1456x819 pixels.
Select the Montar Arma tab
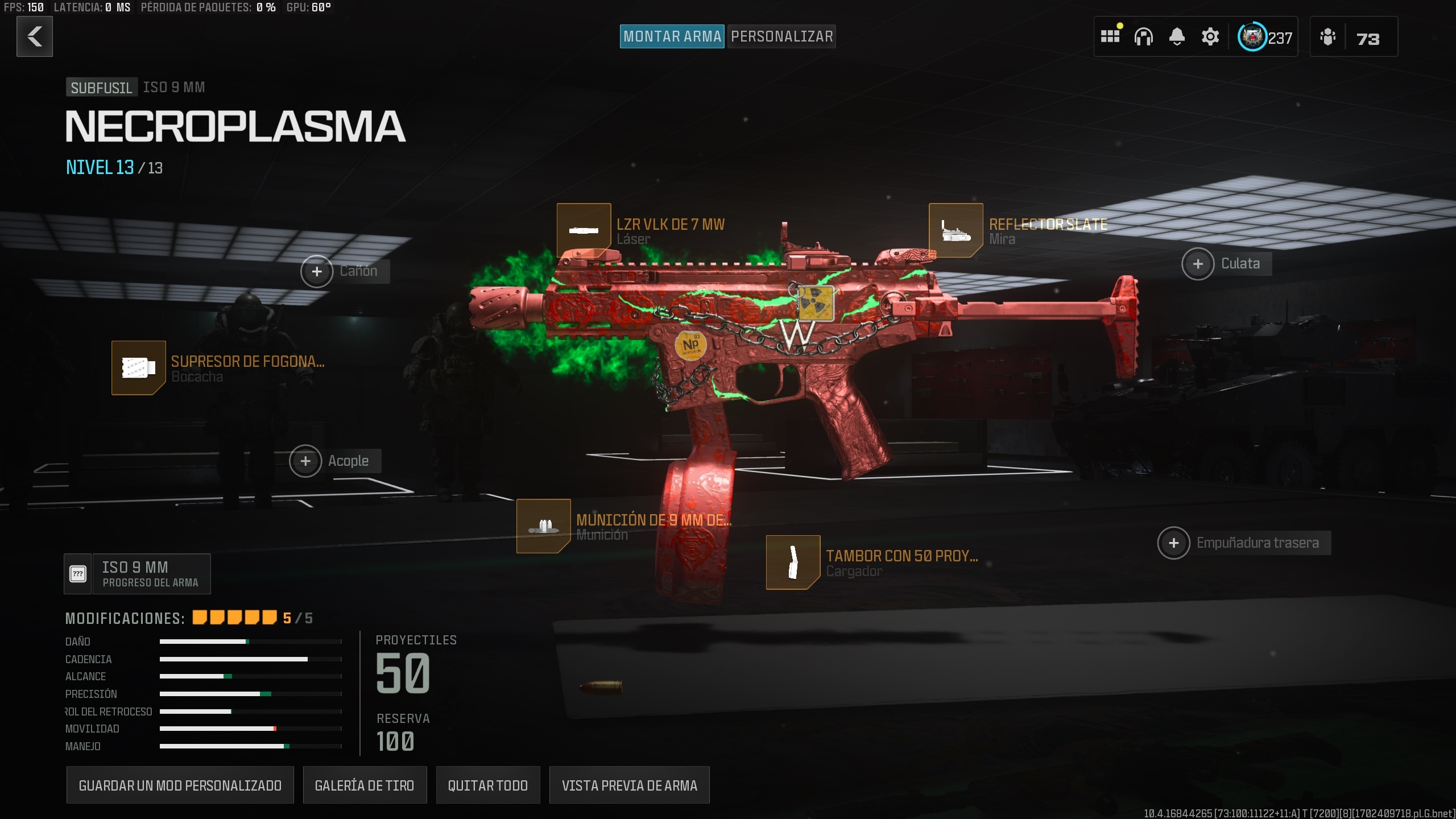(672, 36)
